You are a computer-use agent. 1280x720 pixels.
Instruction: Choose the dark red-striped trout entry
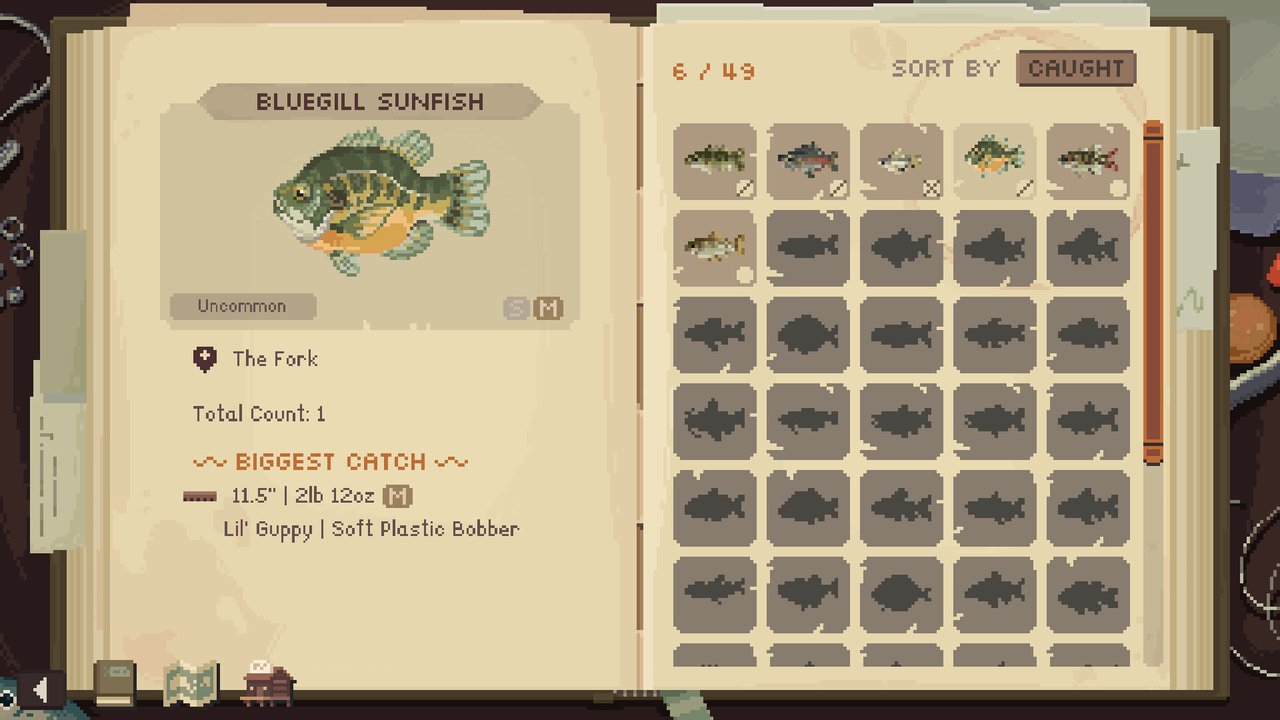[x=808, y=160]
